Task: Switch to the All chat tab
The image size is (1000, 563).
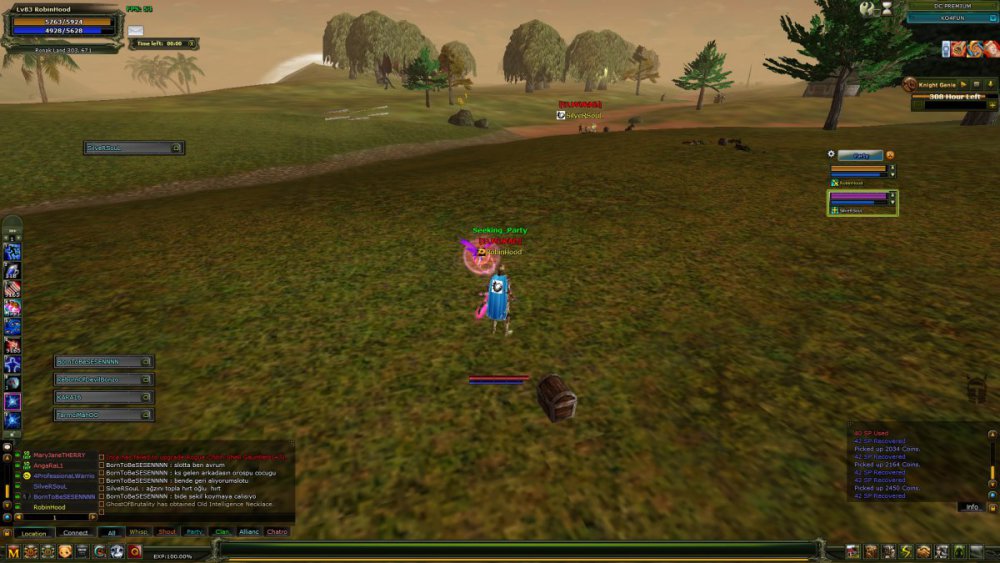Action: coord(110,532)
